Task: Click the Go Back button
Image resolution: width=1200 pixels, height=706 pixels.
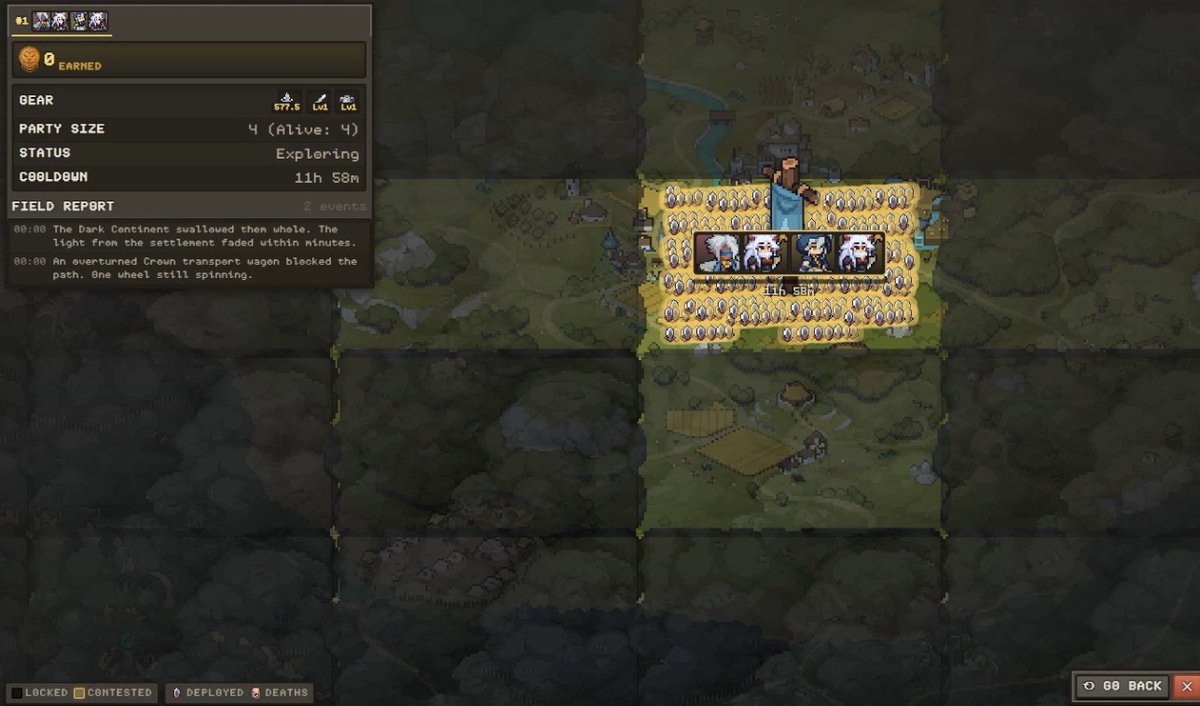Action: pyautogui.click(x=1123, y=686)
